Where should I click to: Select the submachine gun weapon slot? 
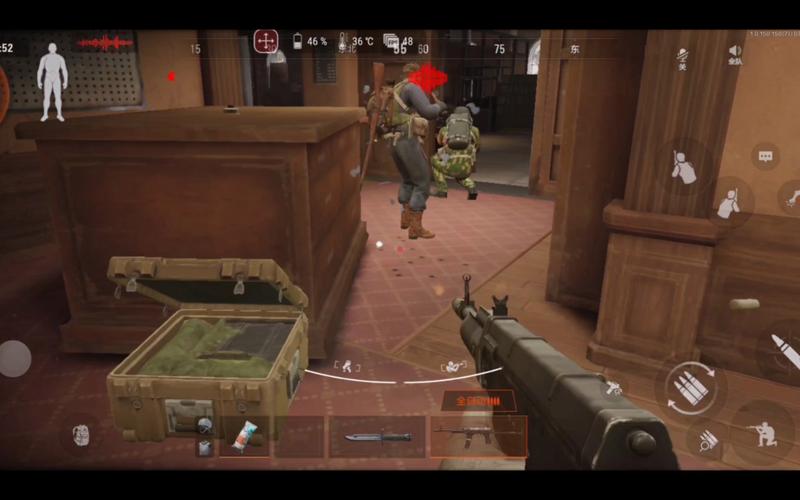pos(478,437)
